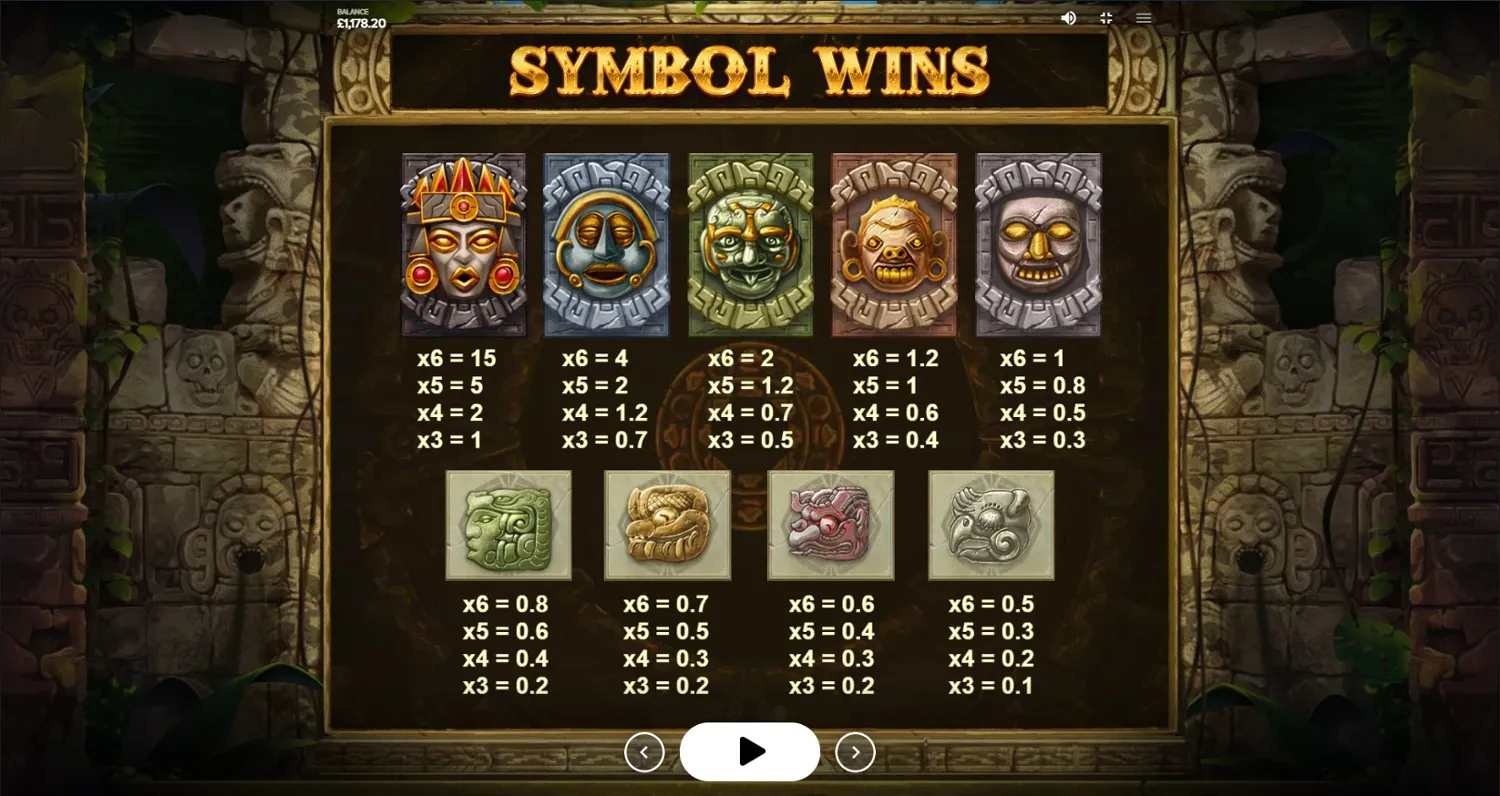The width and height of the screenshot is (1500, 796).
Task: Click the silver bird glyph symbol
Action: click(x=991, y=524)
